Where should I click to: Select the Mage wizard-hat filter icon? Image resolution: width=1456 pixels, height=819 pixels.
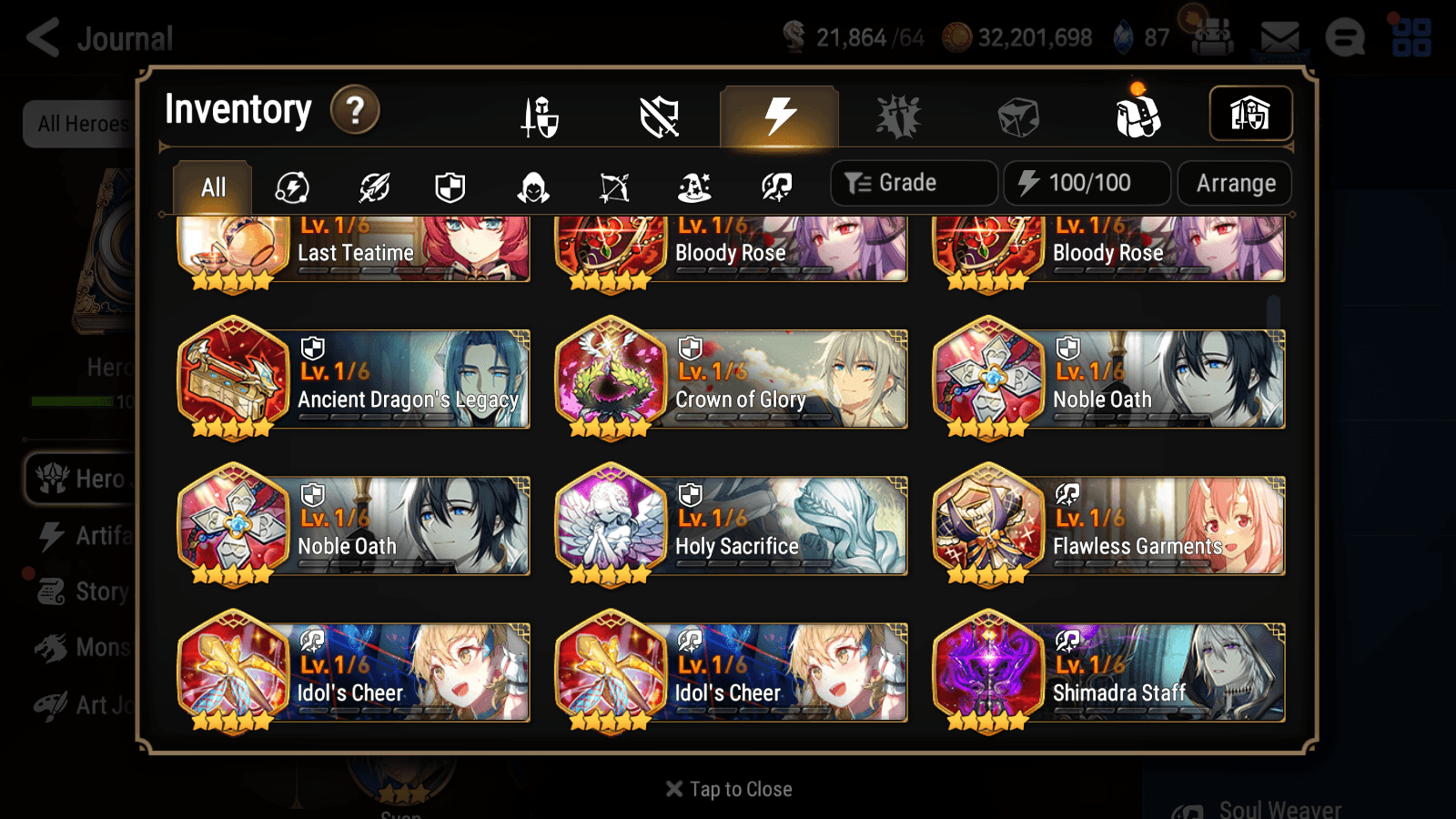(695, 187)
